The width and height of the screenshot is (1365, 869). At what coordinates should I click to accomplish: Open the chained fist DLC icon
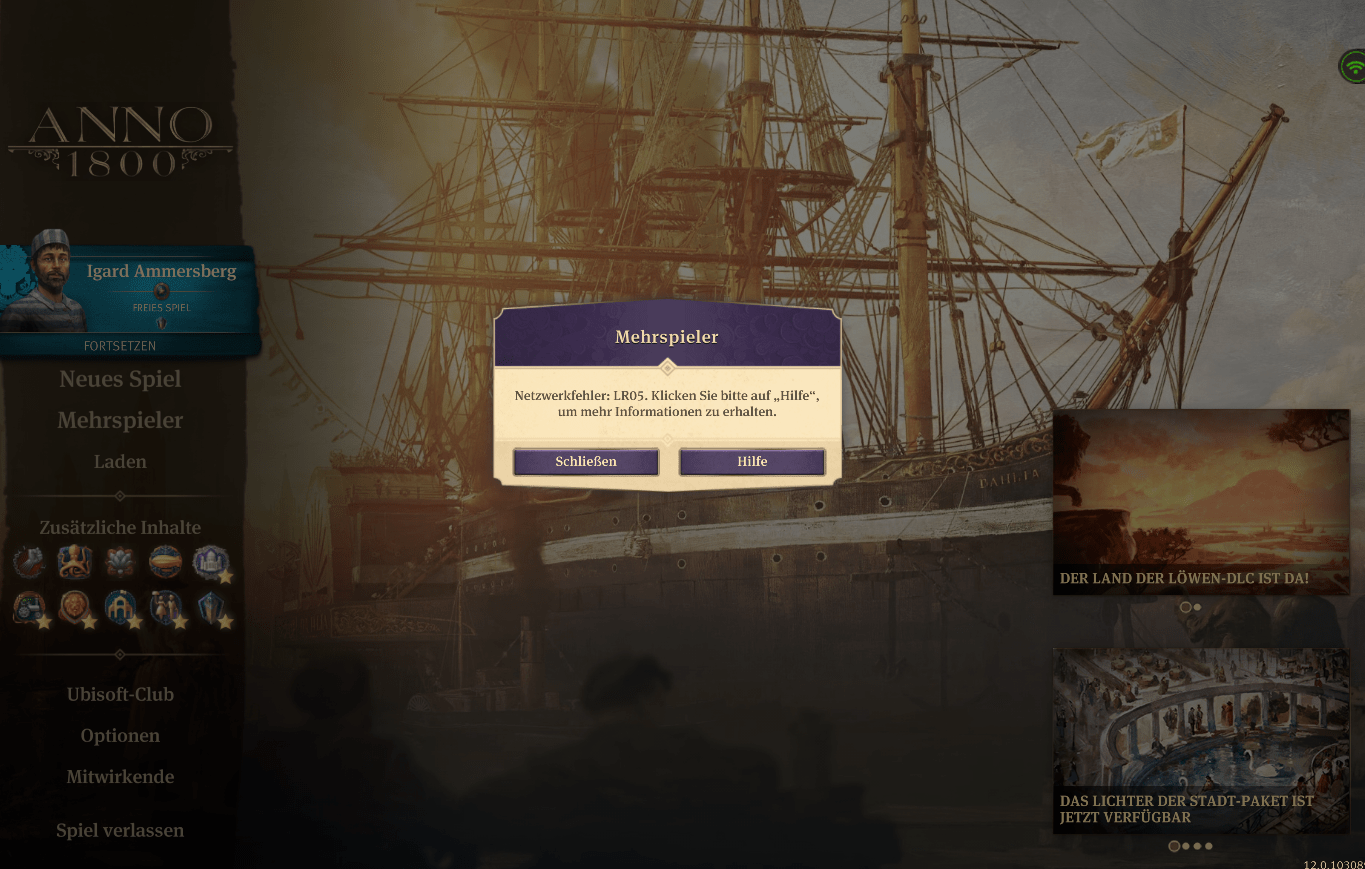point(29,561)
